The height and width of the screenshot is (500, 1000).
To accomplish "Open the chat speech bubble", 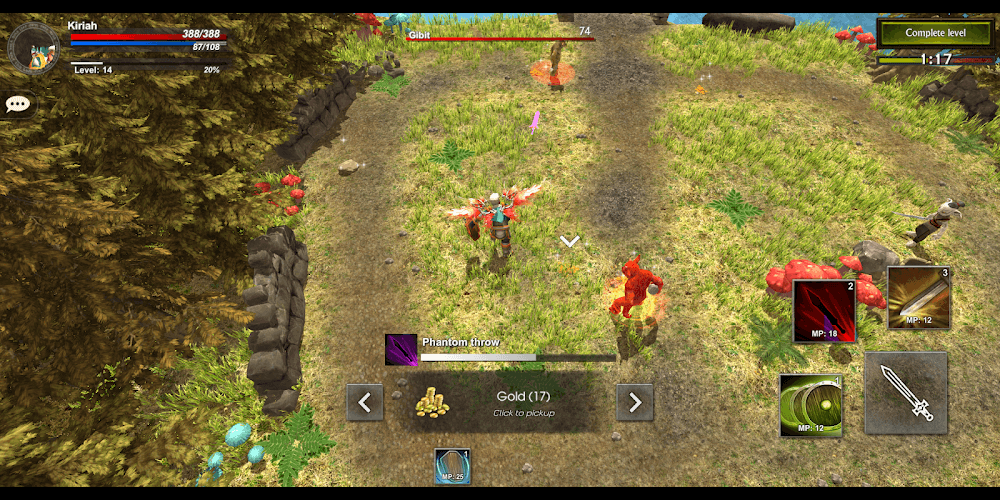I will 19,104.
